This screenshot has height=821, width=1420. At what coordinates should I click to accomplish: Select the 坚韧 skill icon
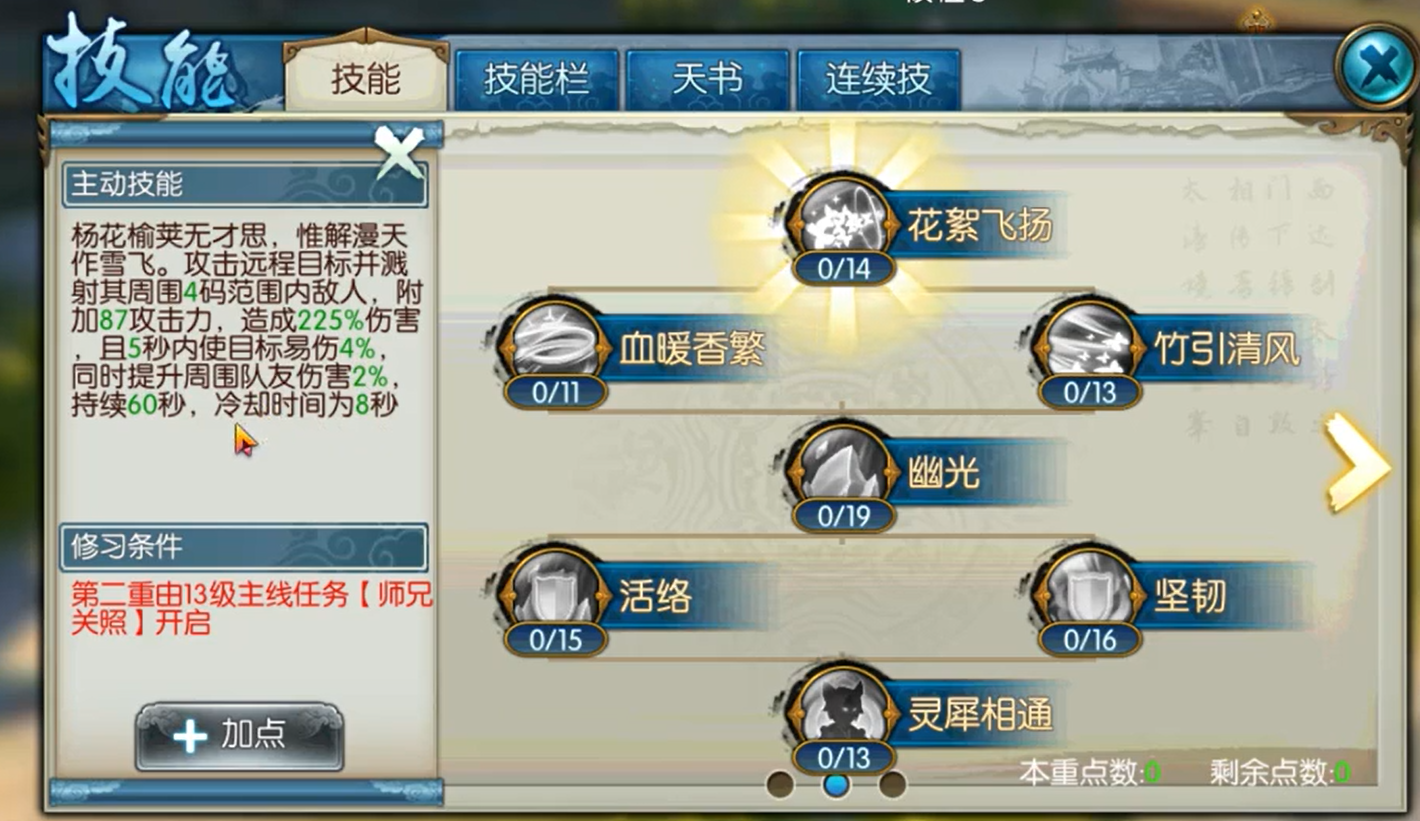click(x=1086, y=593)
